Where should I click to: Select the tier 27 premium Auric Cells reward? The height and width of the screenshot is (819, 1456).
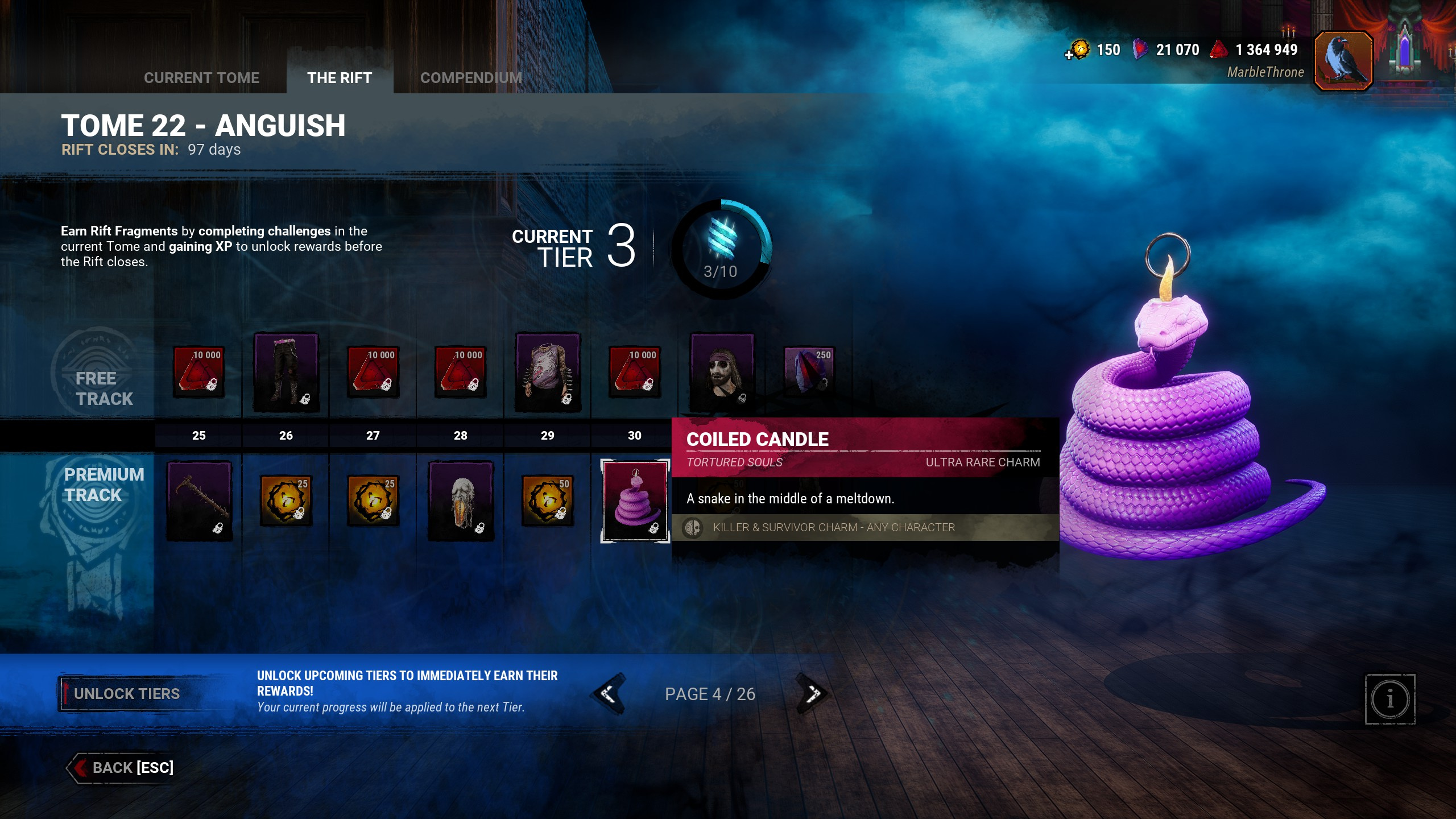(x=373, y=500)
